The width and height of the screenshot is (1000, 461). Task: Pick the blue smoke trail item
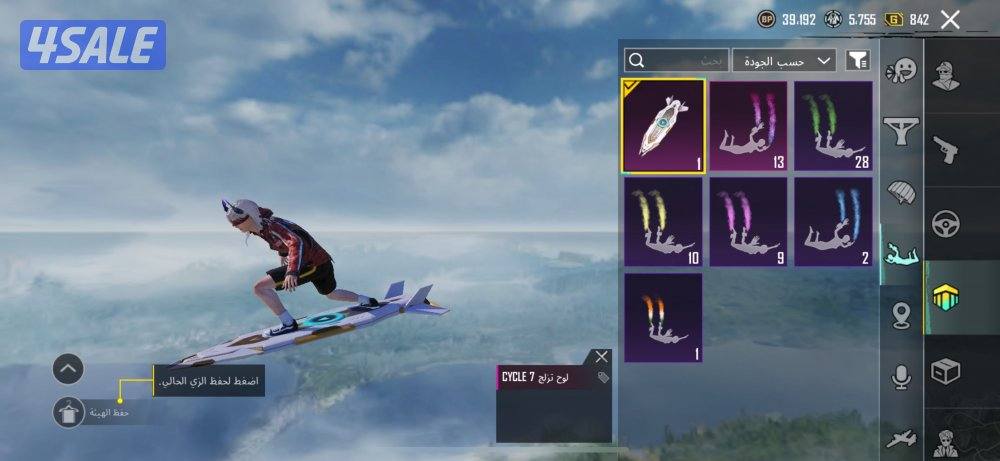(833, 222)
